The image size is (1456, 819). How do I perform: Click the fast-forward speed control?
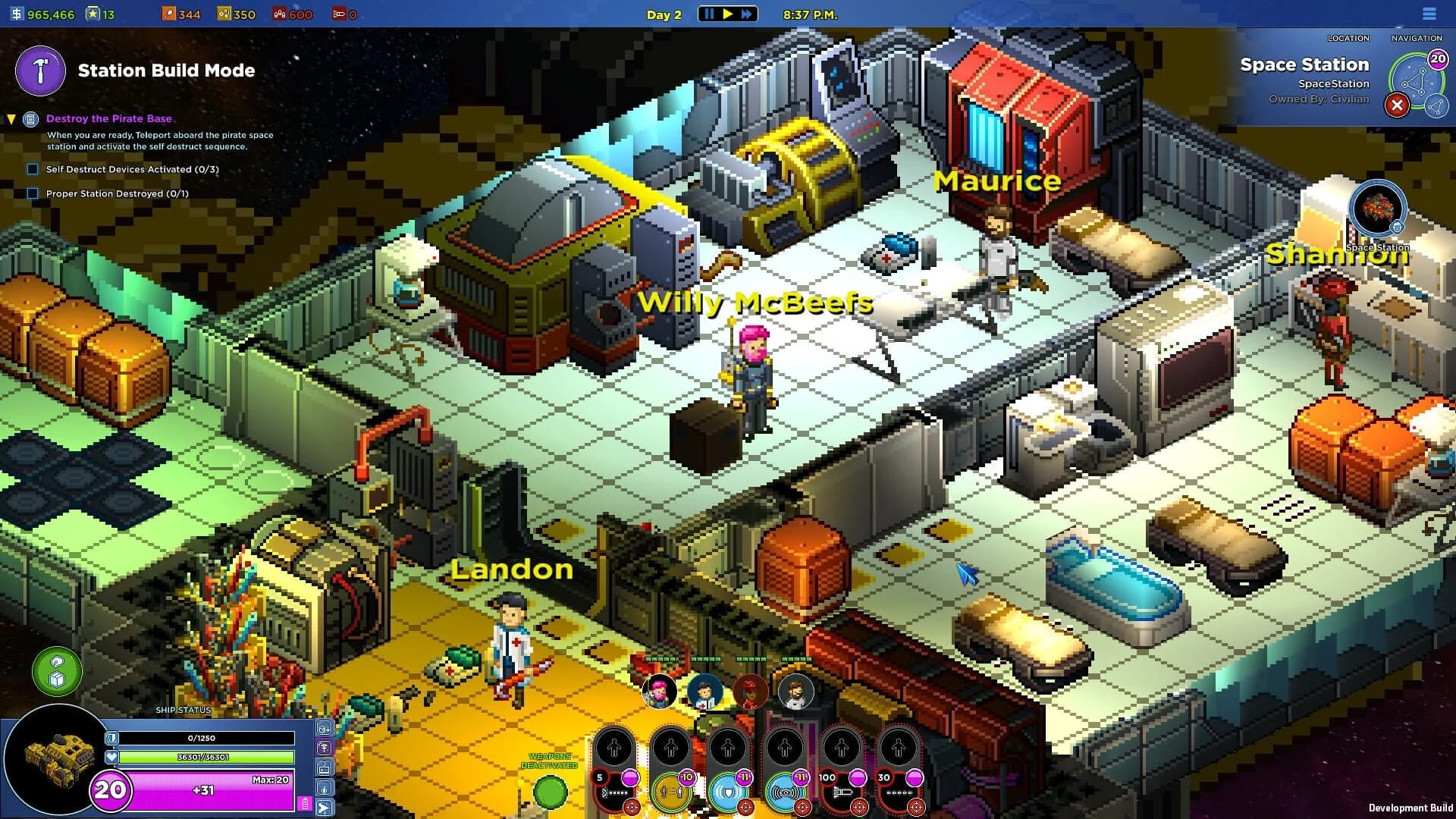[x=747, y=13]
